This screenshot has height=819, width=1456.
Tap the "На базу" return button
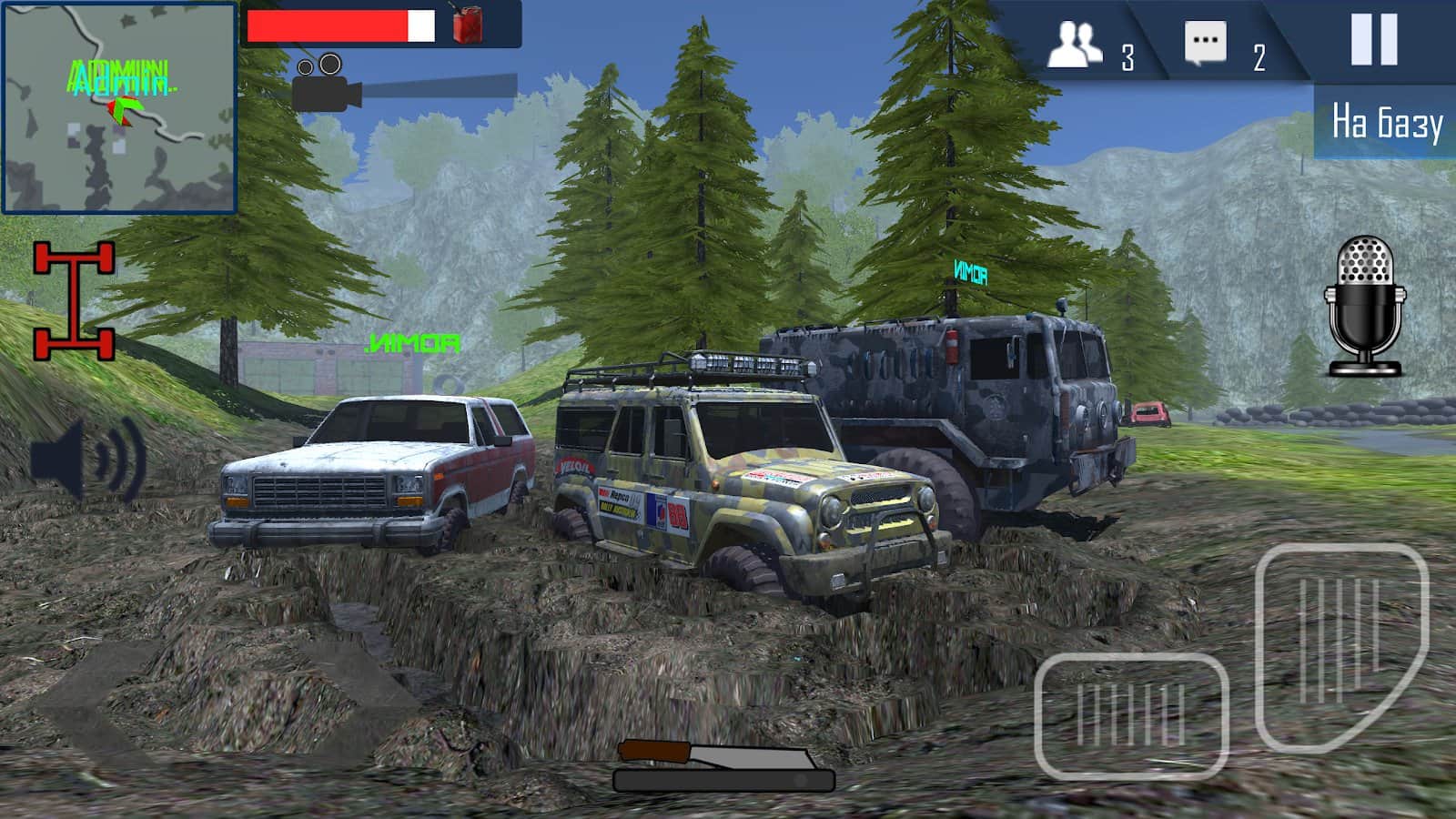1386,123
